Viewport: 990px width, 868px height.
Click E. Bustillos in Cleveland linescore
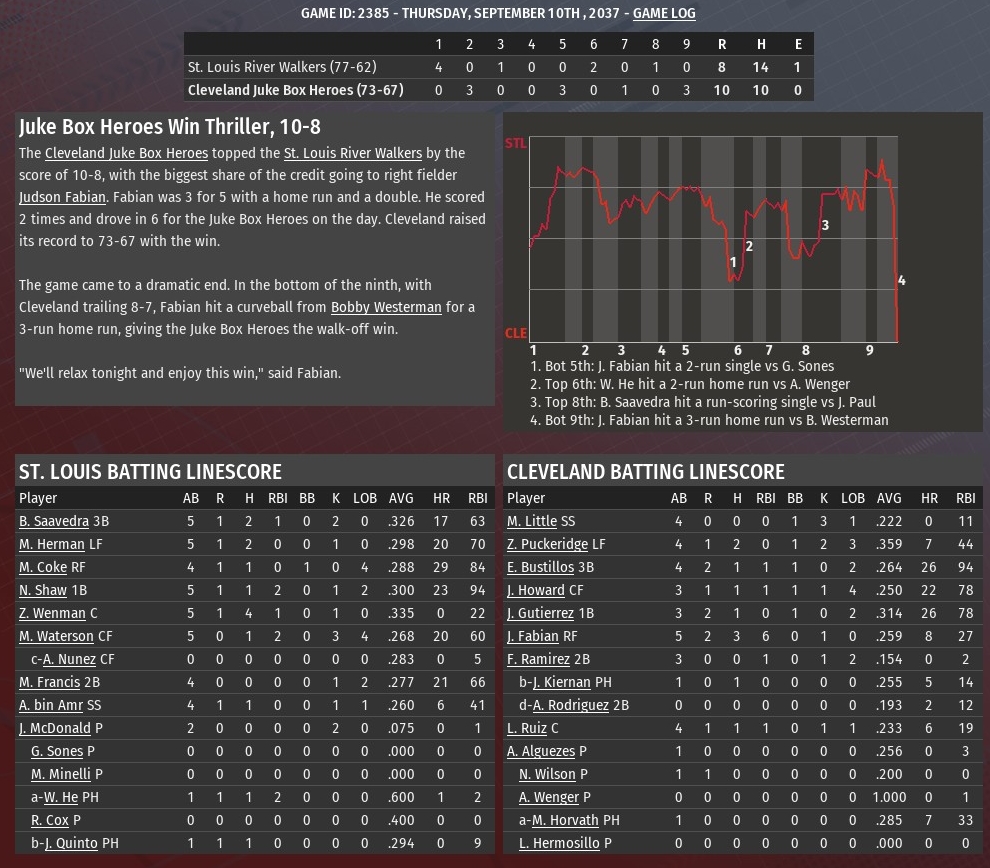coord(541,567)
